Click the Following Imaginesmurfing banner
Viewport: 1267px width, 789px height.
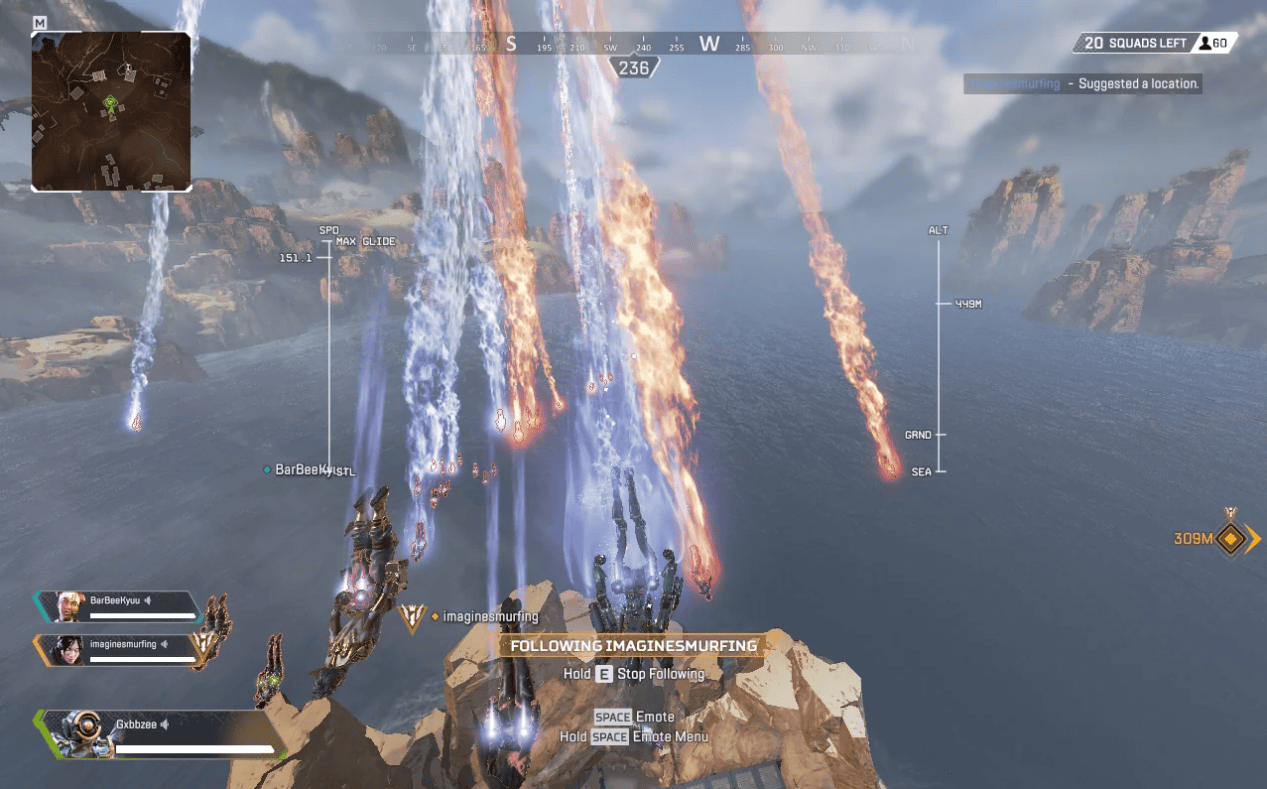point(633,646)
